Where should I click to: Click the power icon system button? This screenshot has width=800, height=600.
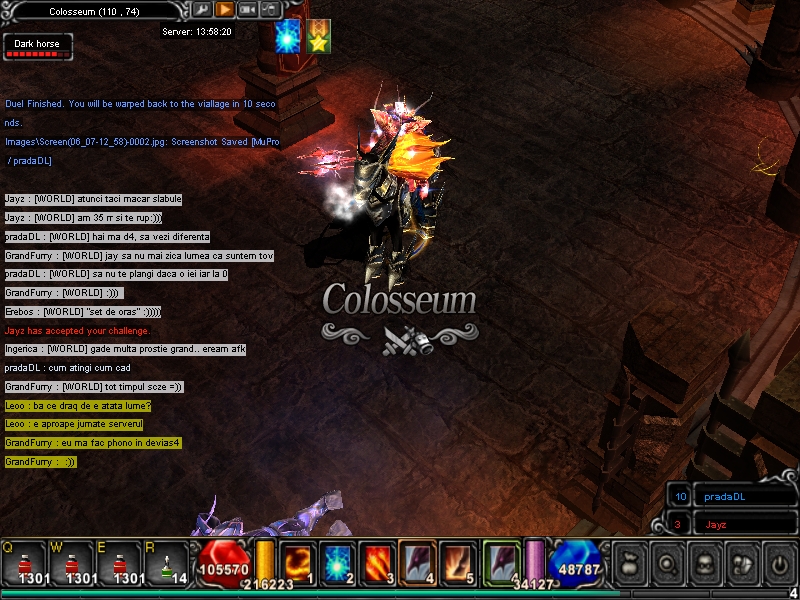tap(778, 564)
